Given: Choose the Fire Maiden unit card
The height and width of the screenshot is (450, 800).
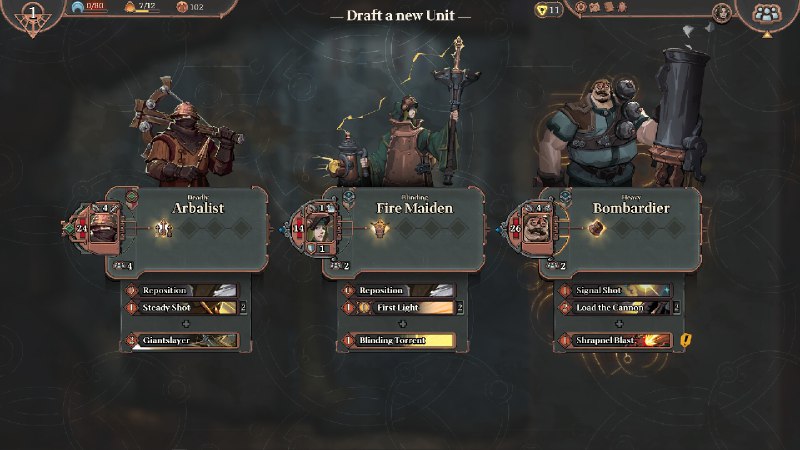Looking at the screenshot, I should (415, 208).
